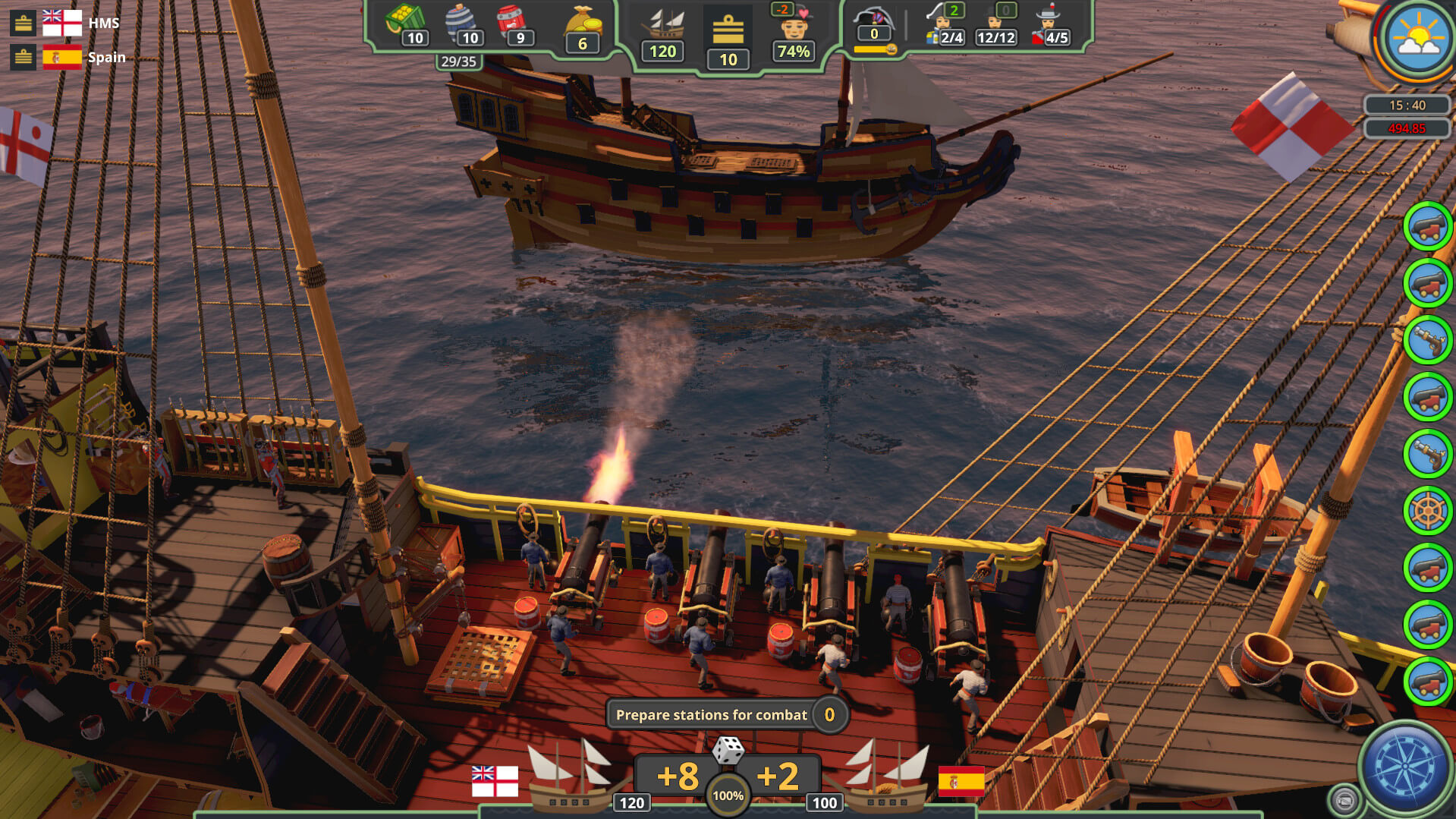Click the blue striped barrel supply icon

coord(460,20)
